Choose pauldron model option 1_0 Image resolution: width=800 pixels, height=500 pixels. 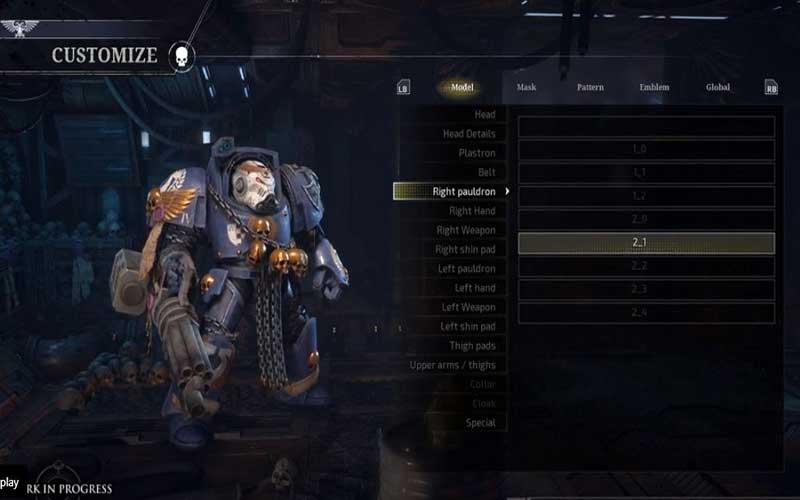646,150
